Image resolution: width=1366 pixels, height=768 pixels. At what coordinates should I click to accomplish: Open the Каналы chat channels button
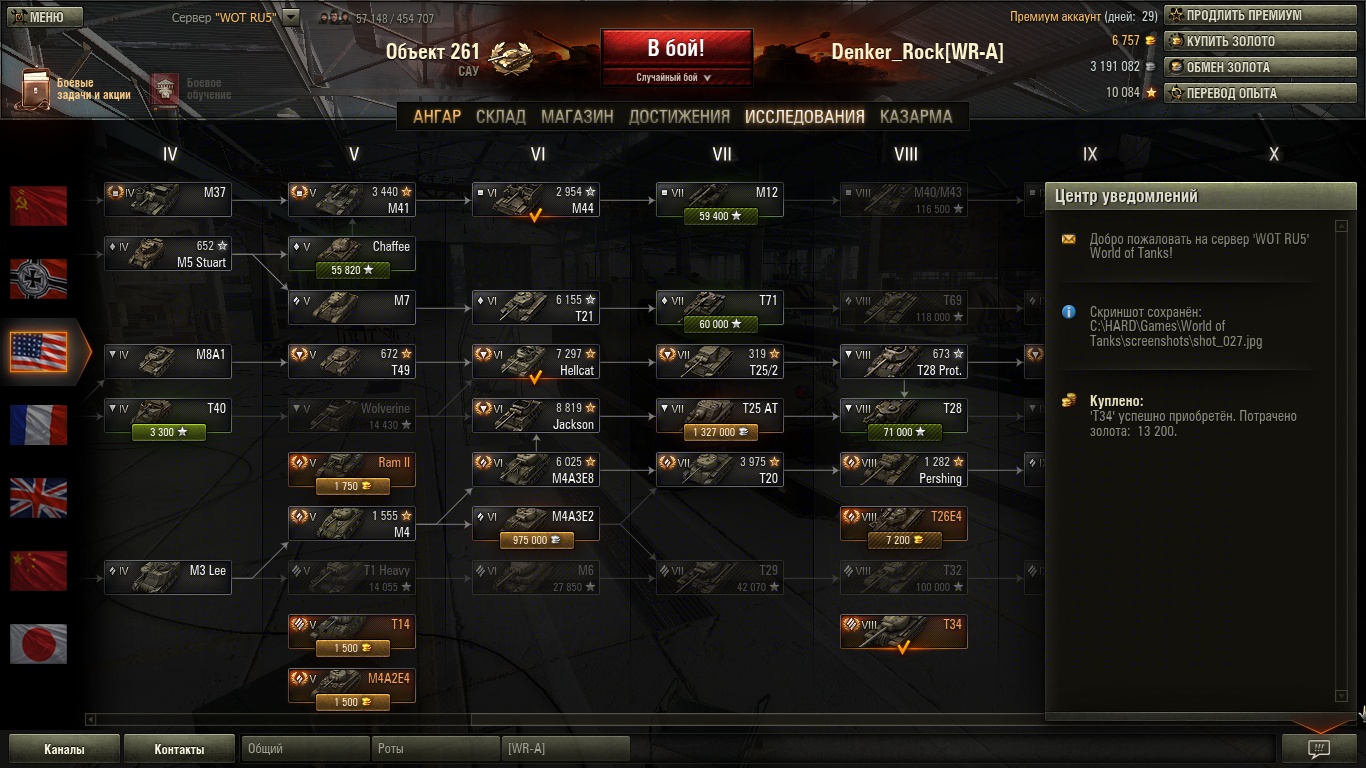pos(64,749)
